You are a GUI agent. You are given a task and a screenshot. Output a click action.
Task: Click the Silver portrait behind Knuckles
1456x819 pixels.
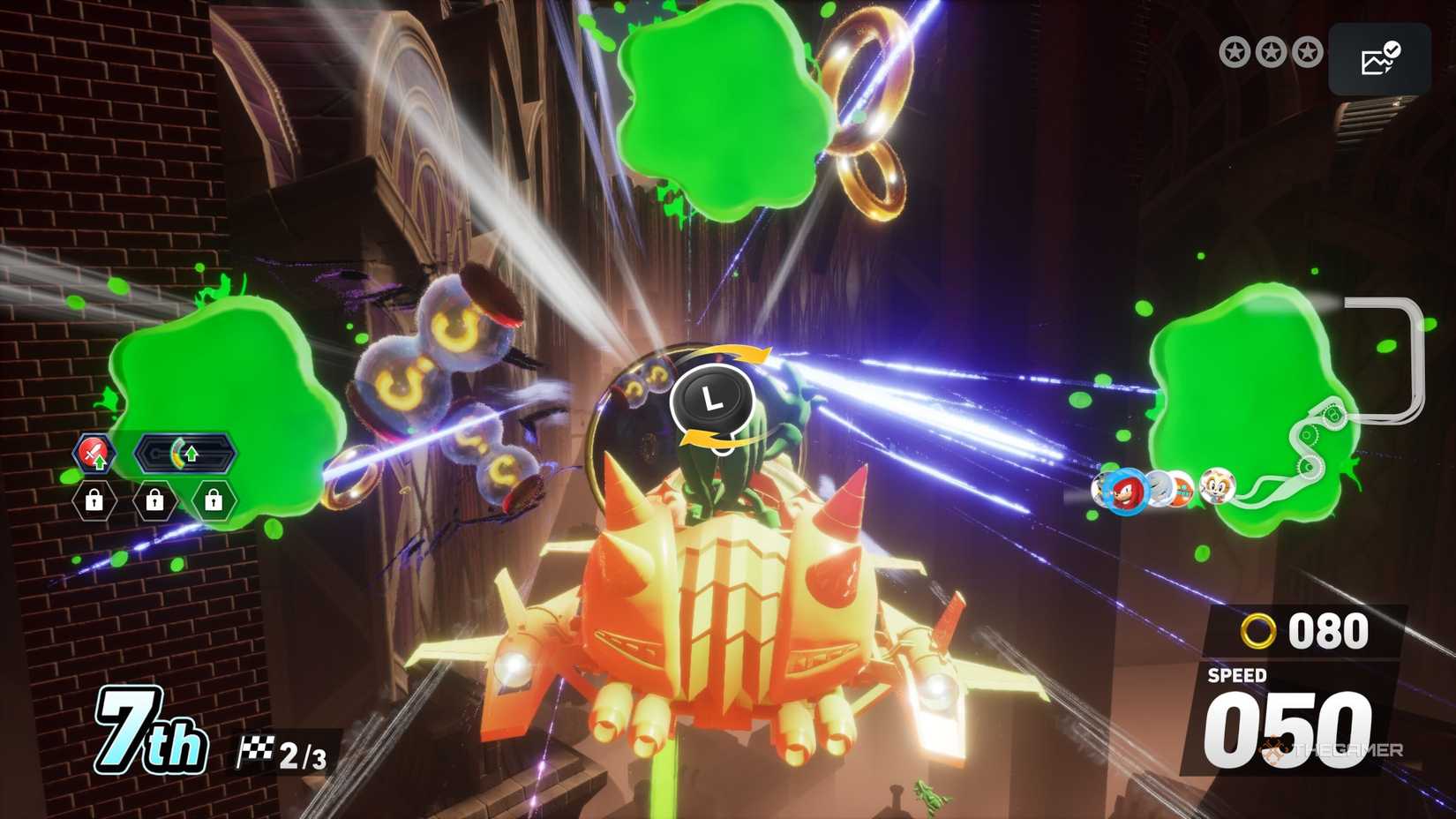[1160, 487]
